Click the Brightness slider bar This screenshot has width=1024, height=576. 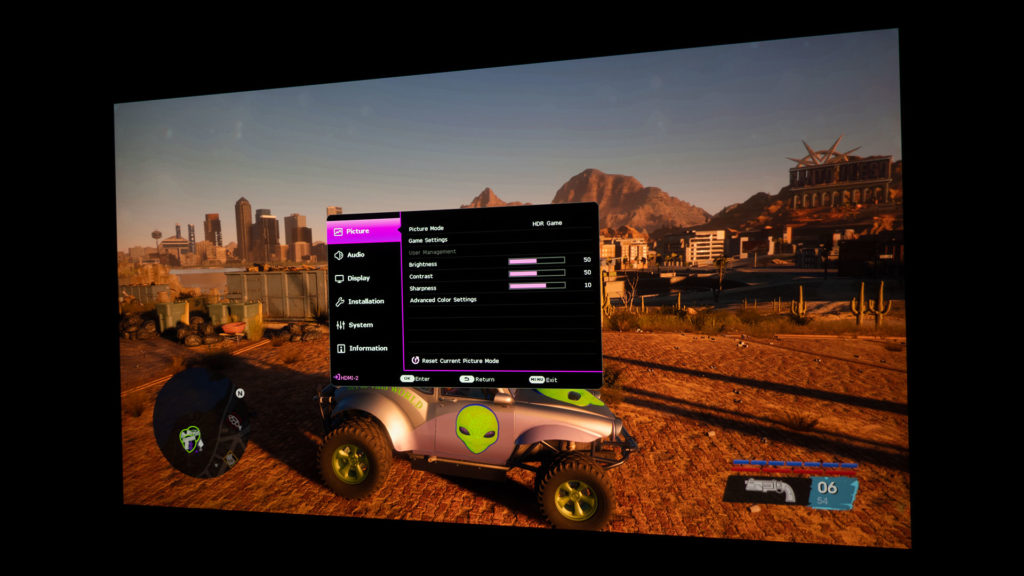pyautogui.click(x=536, y=261)
